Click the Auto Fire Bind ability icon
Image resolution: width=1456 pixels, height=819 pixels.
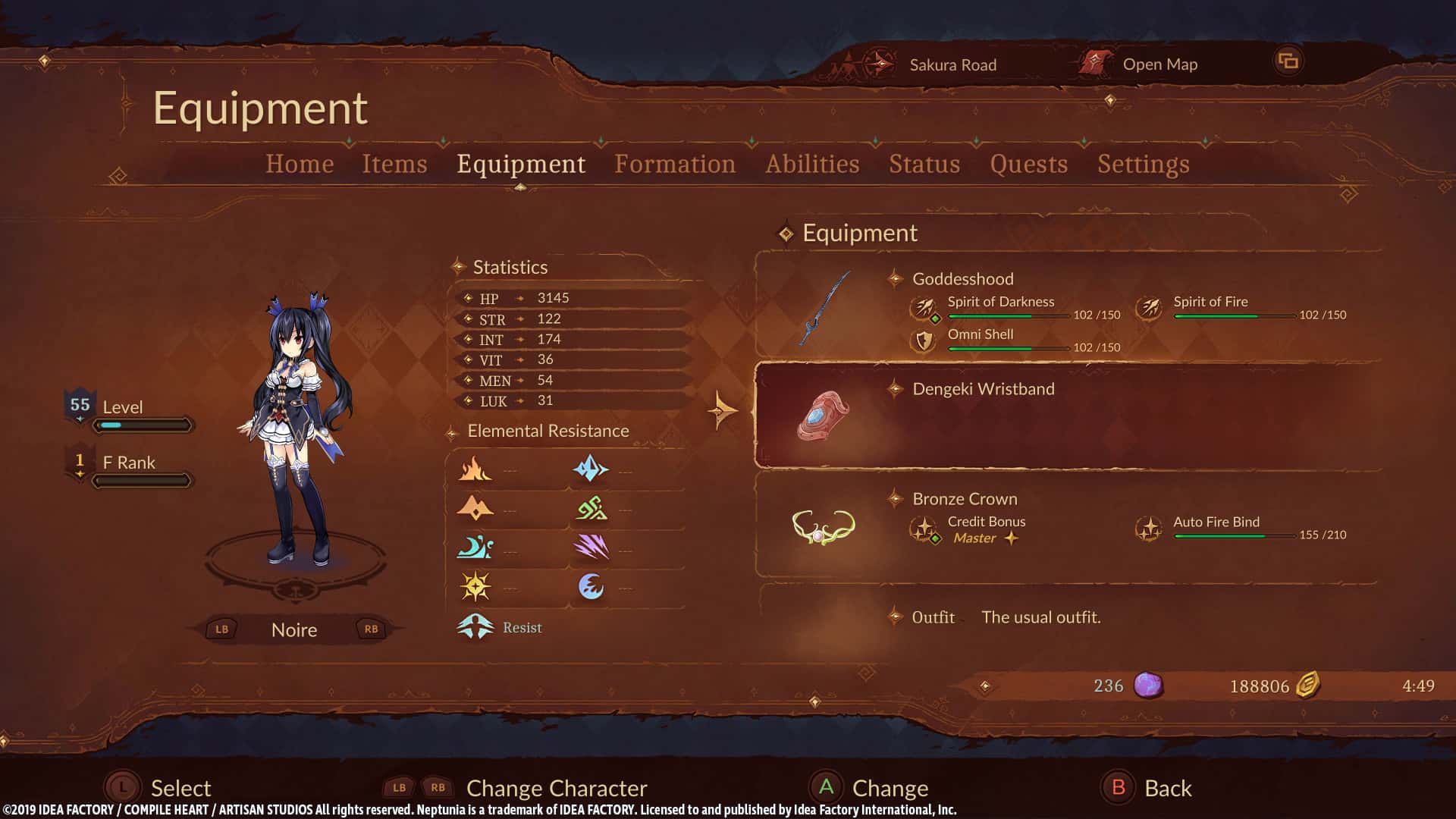(x=1149, y=529)
